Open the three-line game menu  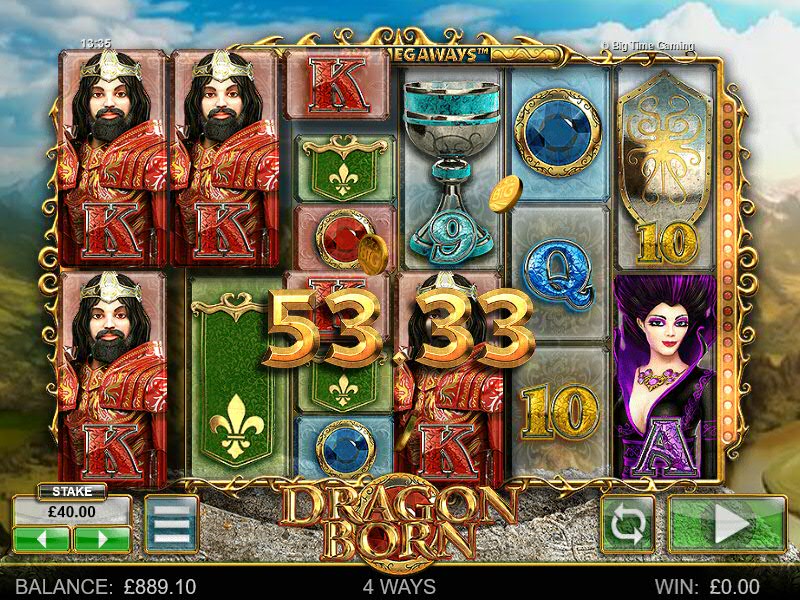pyautogui.click(x=170, y=524)
